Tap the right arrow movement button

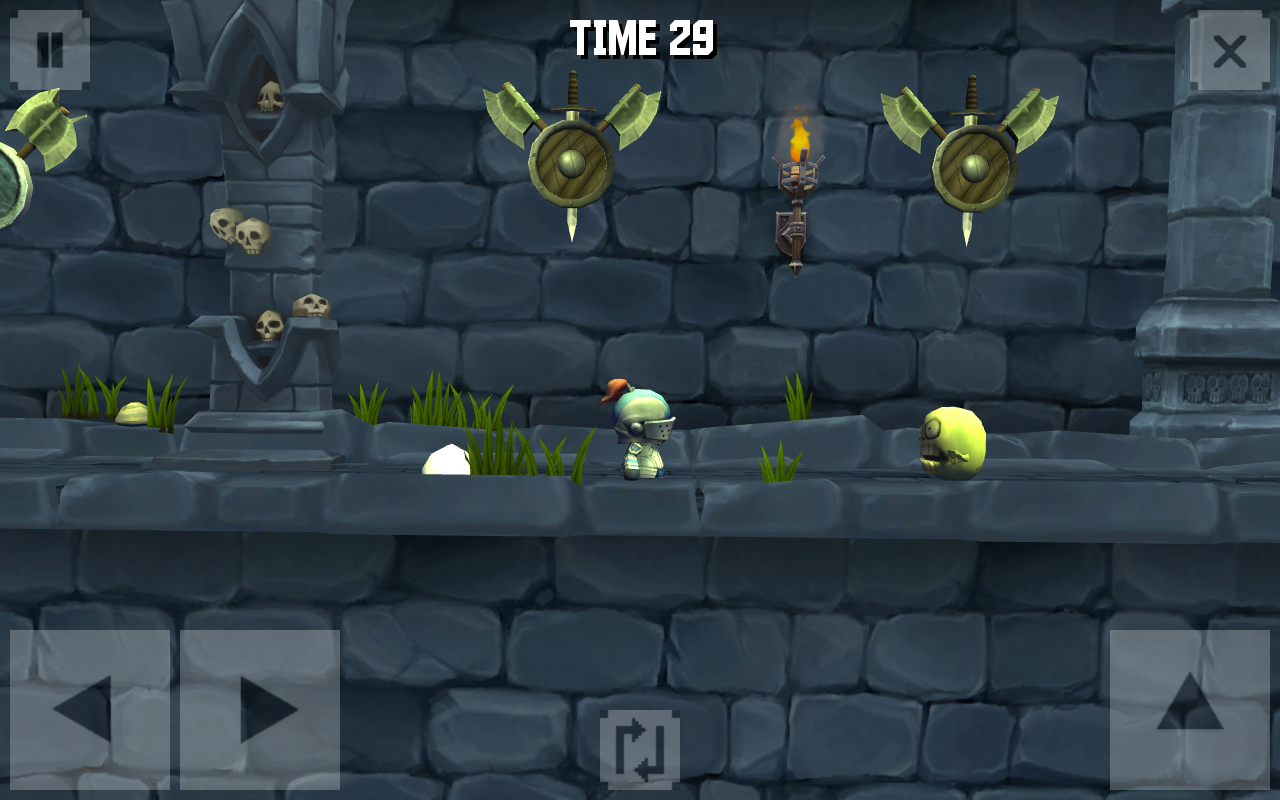click(261, 709)
